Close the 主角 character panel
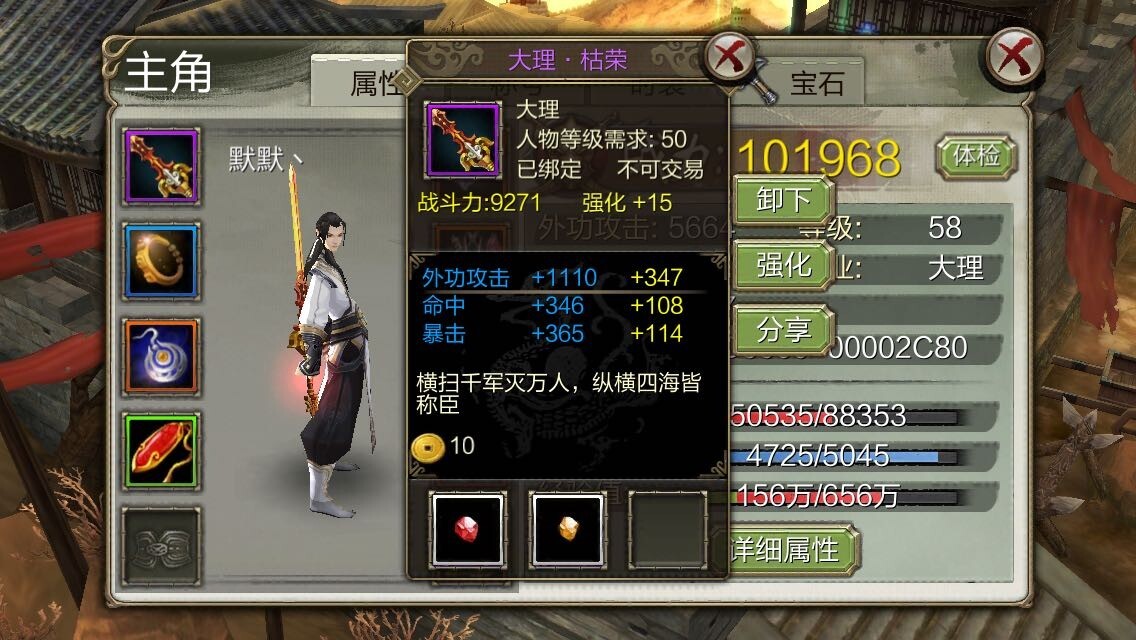Screen dimensions: 1136x640 coord(1014,57)
